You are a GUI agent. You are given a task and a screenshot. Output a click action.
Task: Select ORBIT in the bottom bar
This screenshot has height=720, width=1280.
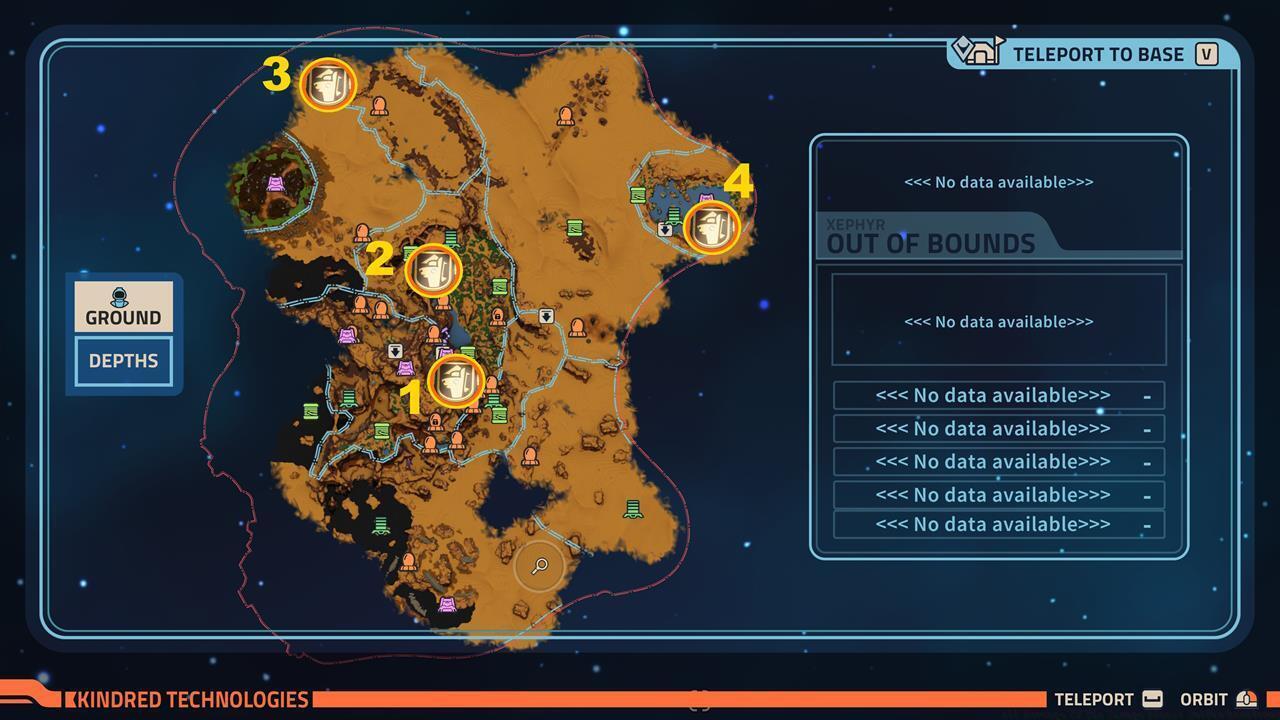tap(1206, 699)
